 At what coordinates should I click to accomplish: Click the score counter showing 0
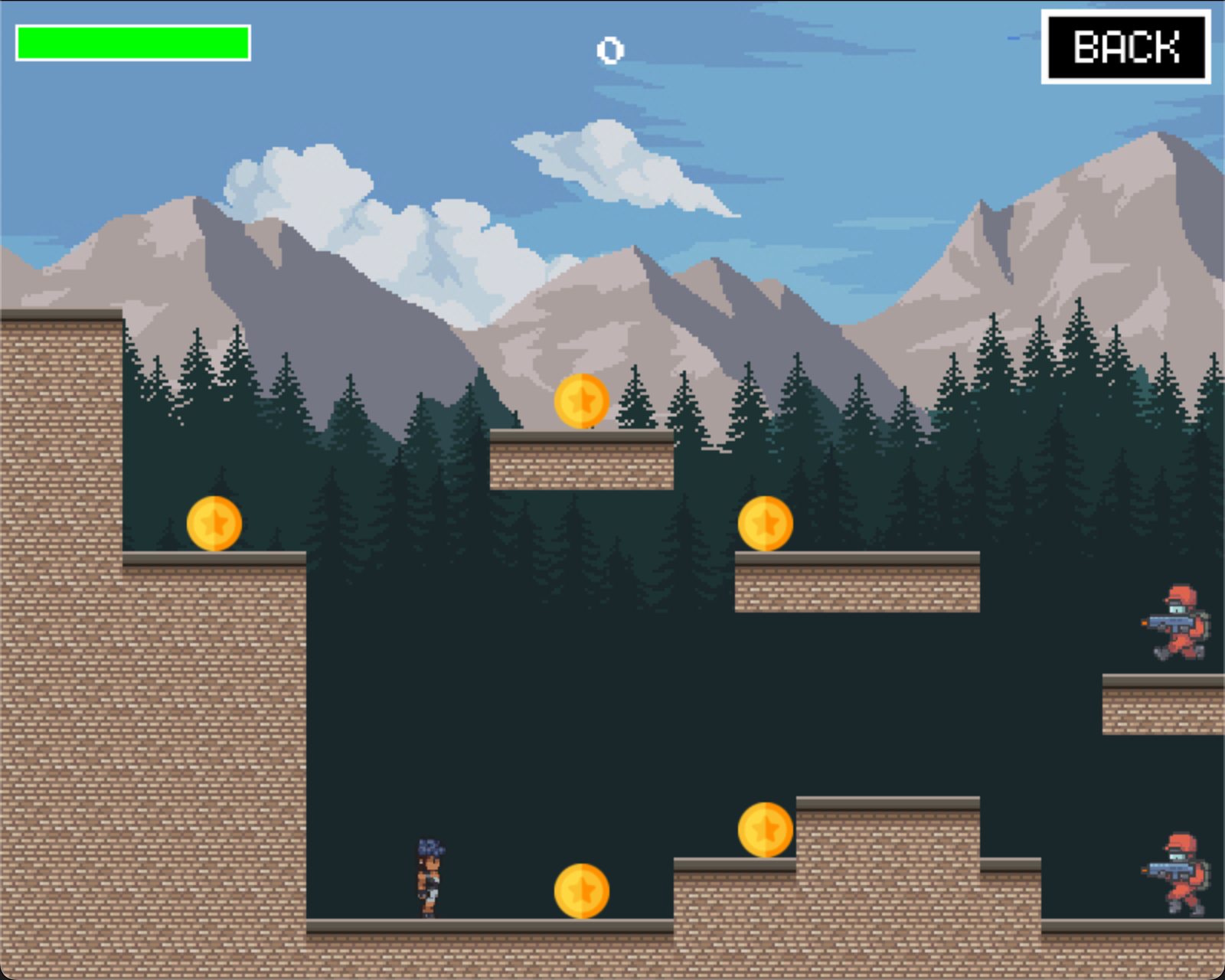tap(610, 51)
